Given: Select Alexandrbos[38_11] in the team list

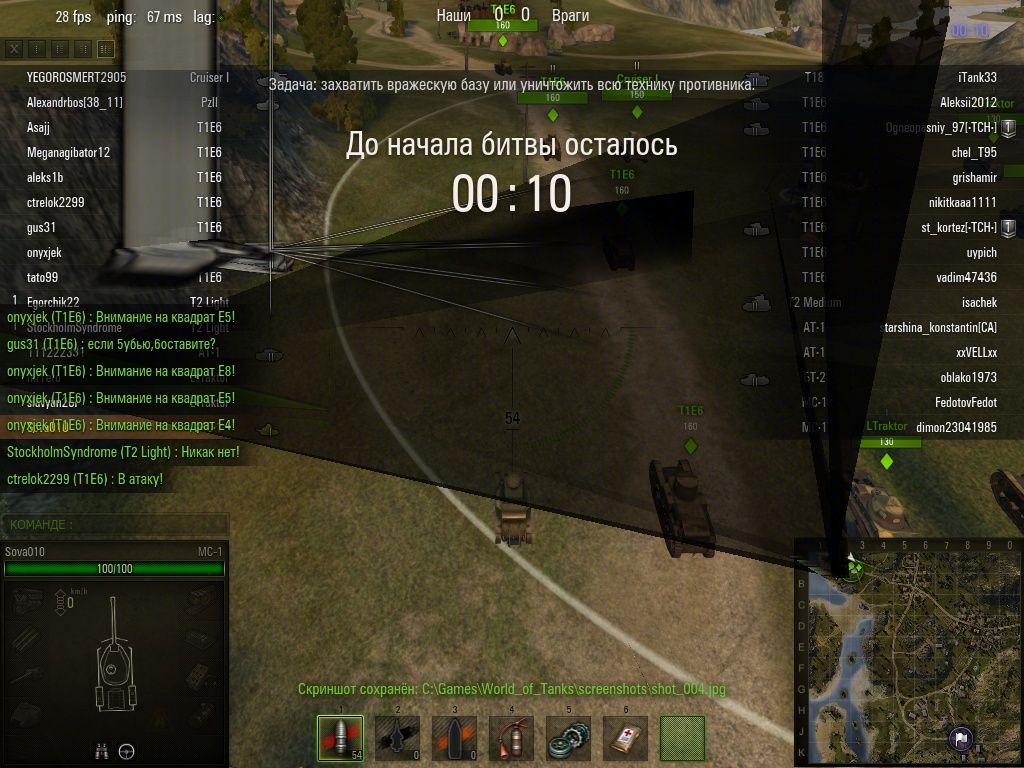Looking at the screenshot, I should coord(75,102).
